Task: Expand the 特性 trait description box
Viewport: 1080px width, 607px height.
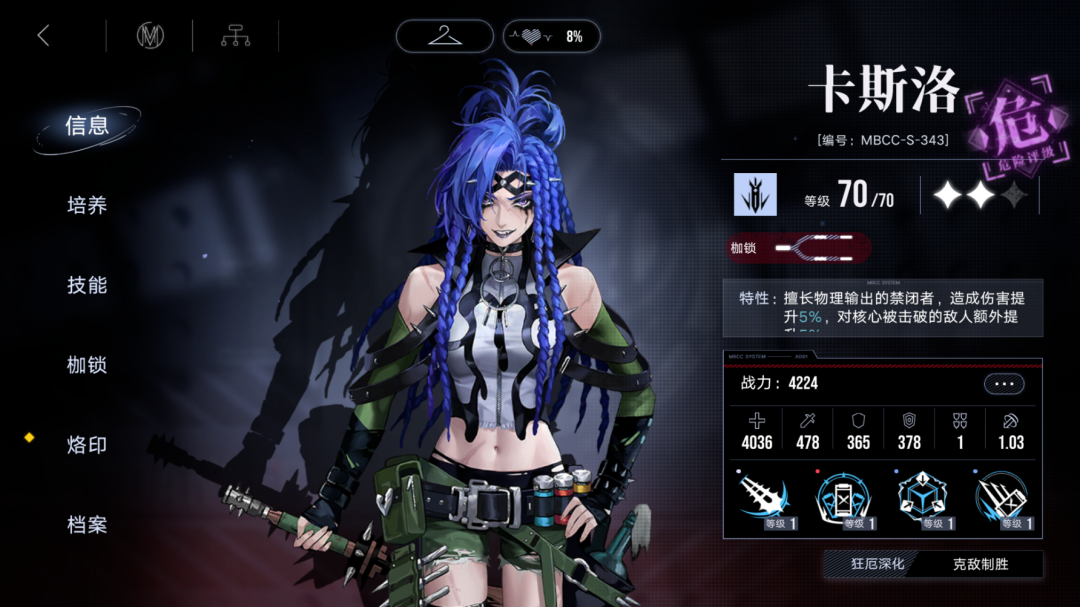Action: point(882,307)
